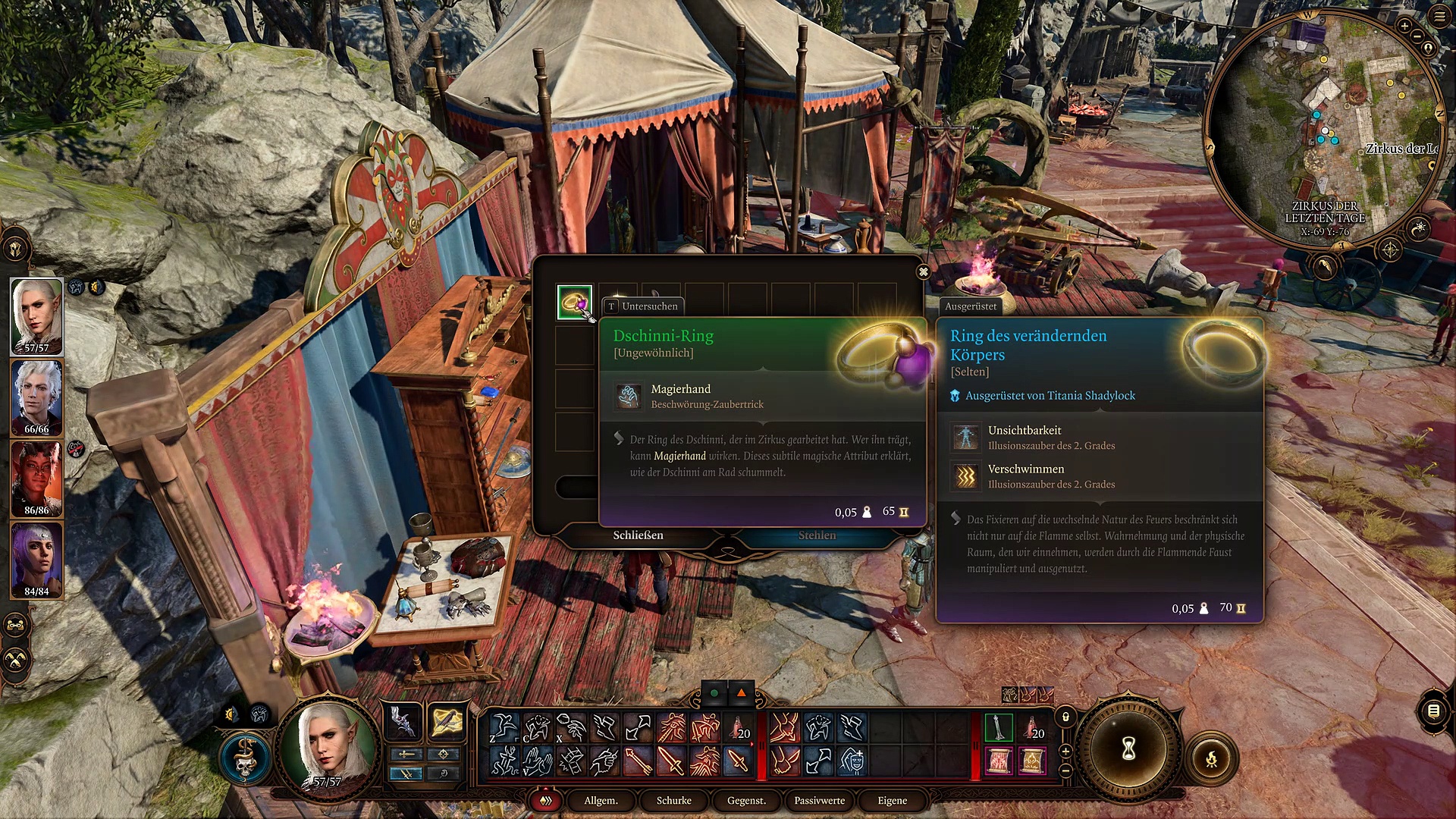Zoom in the minimap
The image size is (1456, 819).
(x=1404, y=26)
